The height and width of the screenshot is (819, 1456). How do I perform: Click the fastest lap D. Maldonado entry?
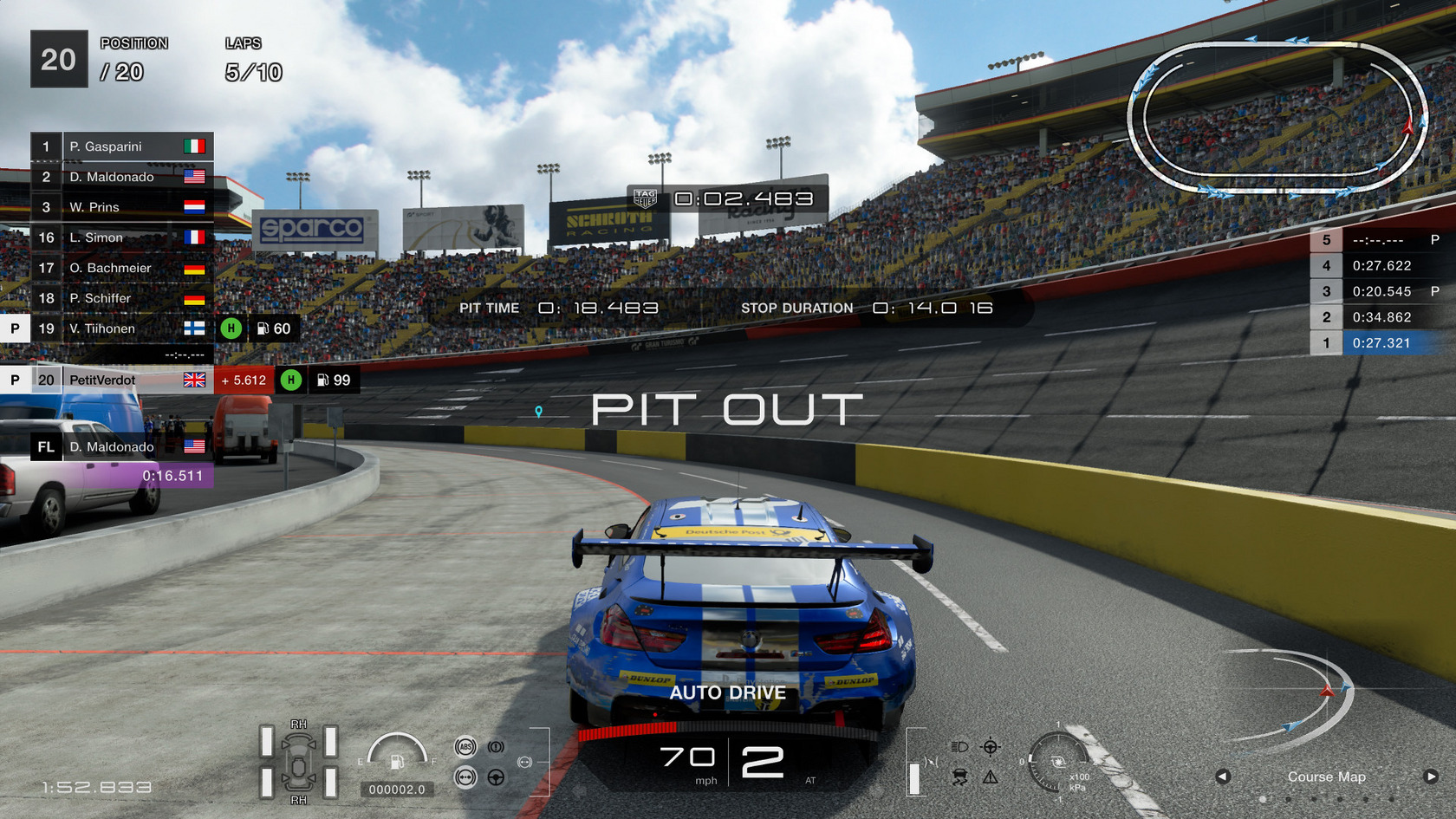[121, 447]
